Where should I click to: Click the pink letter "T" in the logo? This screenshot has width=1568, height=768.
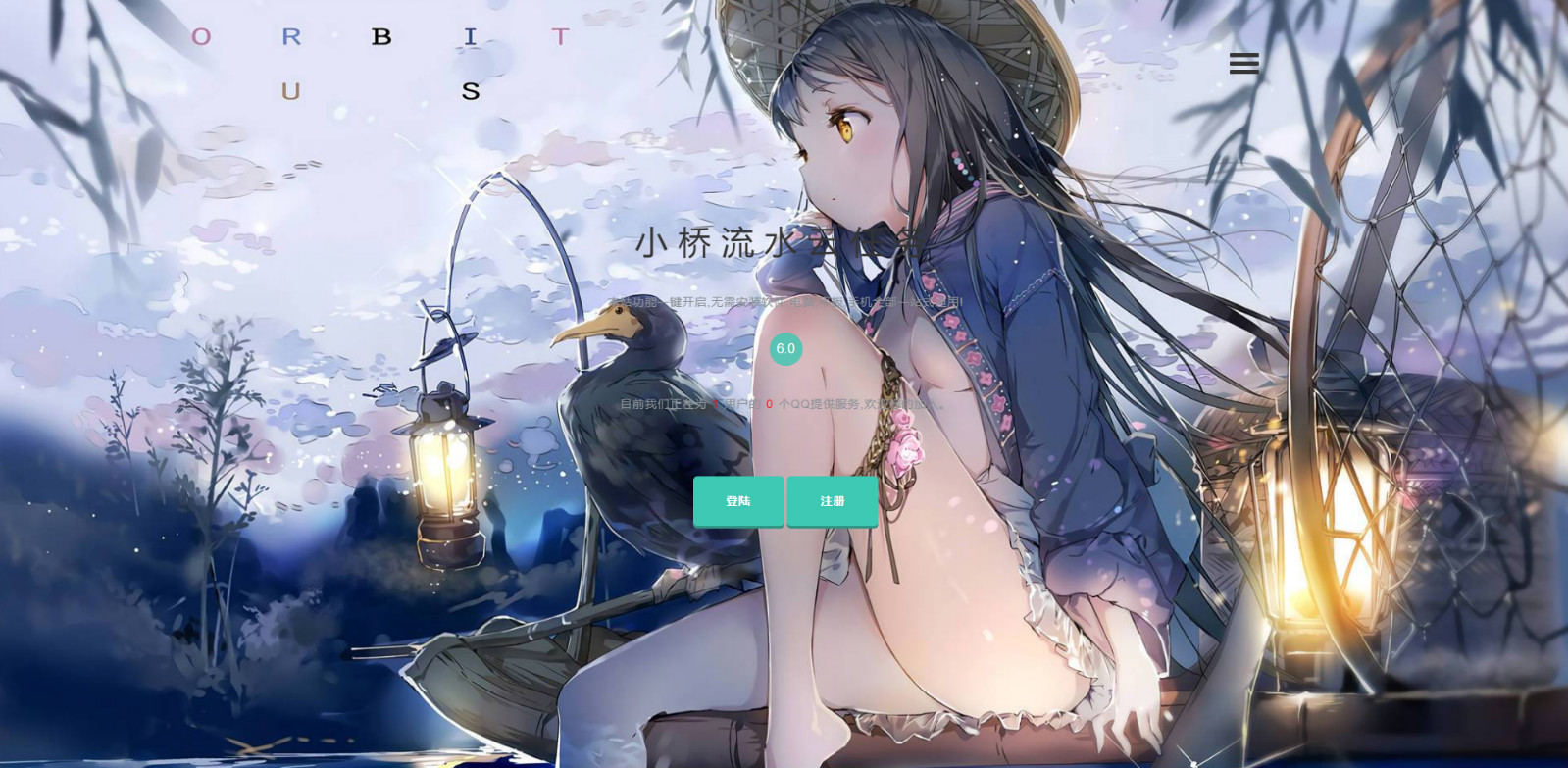click(x=559, y=37)
